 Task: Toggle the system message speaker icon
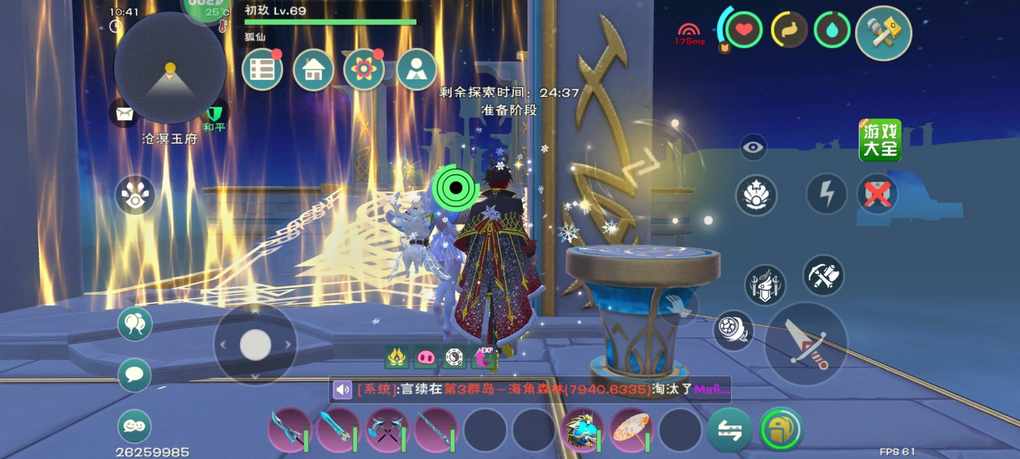[343, 389]
